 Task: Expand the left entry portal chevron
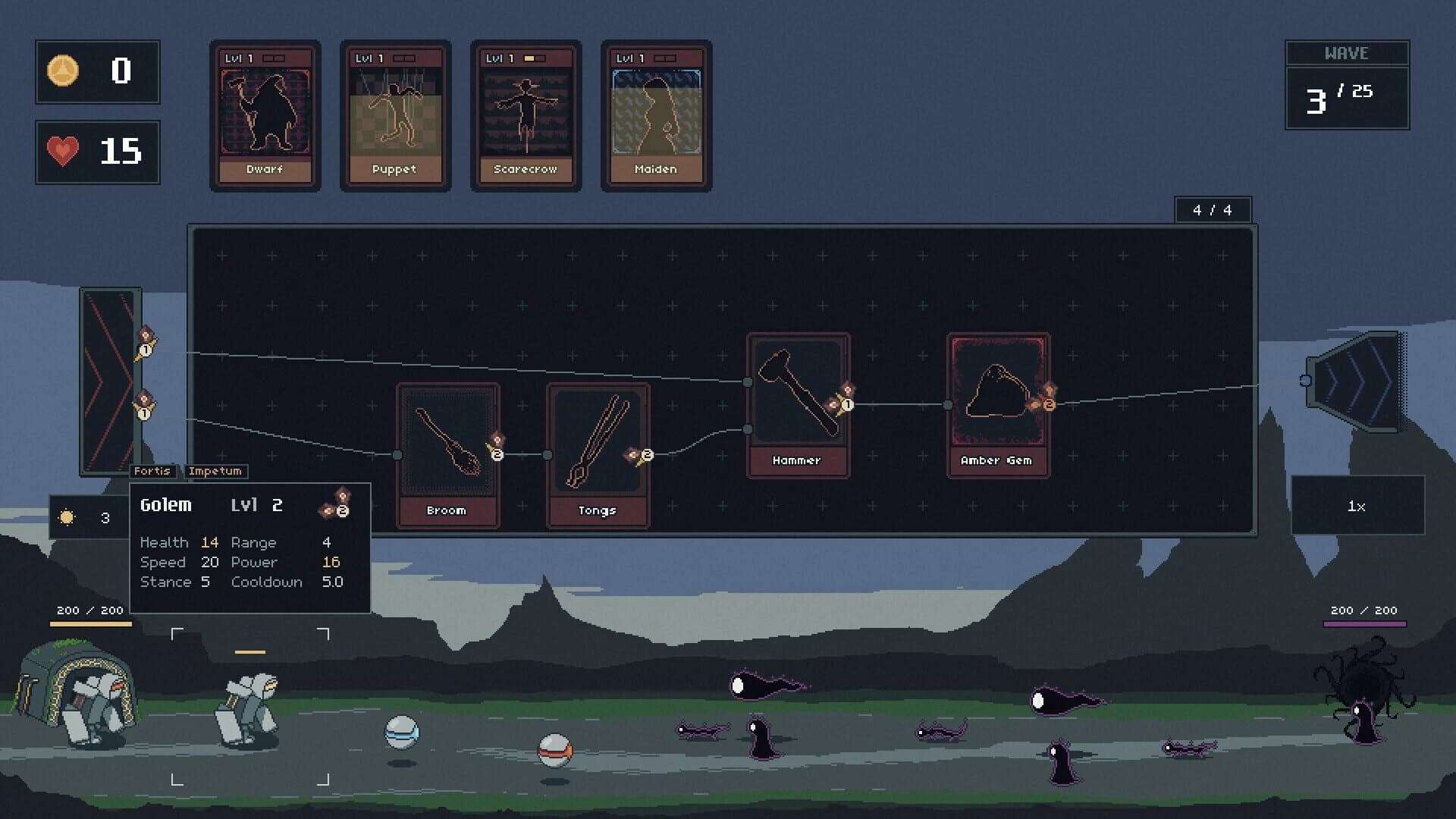(x=111, y=378)
